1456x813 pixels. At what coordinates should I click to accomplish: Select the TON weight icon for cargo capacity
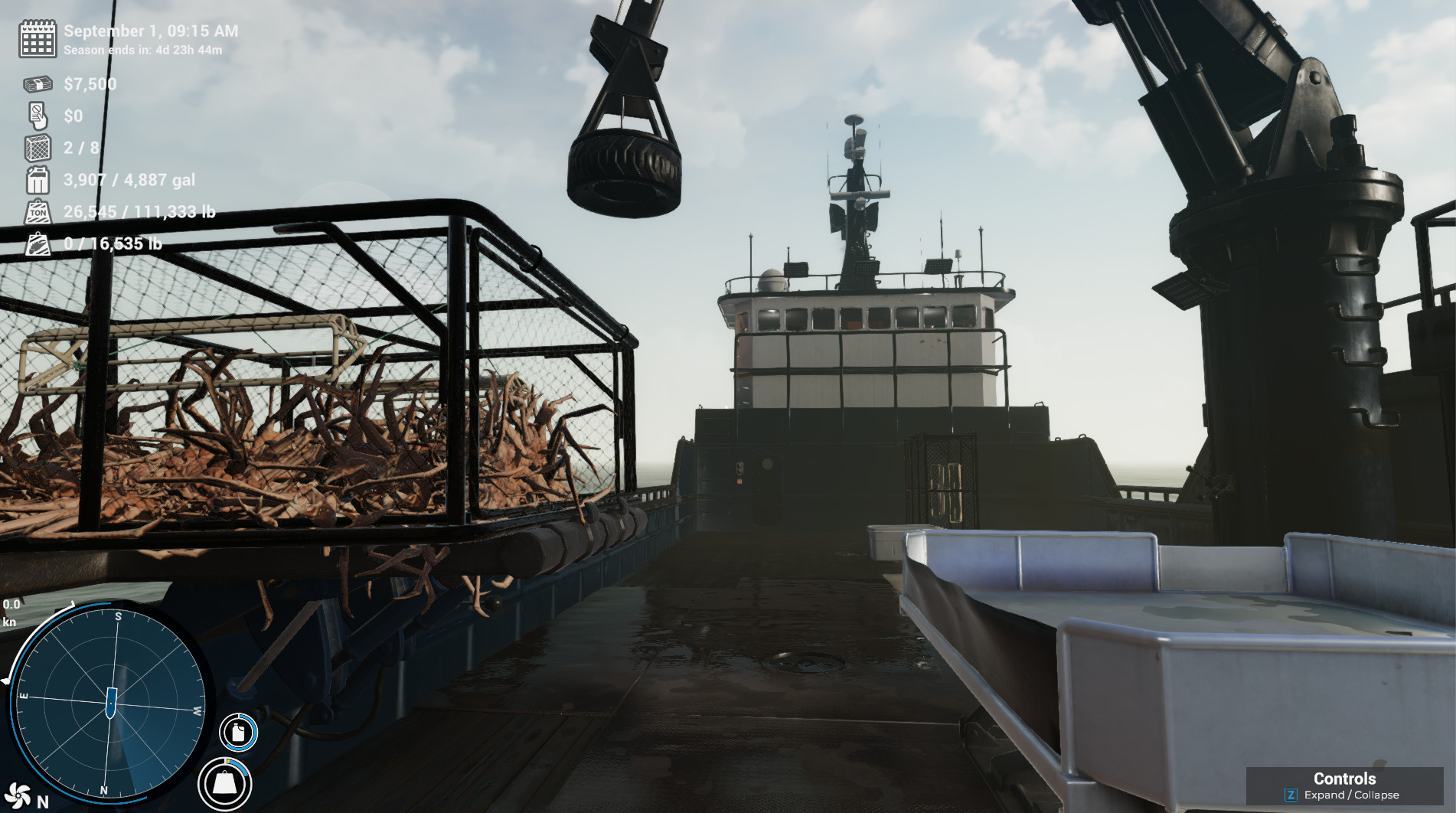[37, 212]
